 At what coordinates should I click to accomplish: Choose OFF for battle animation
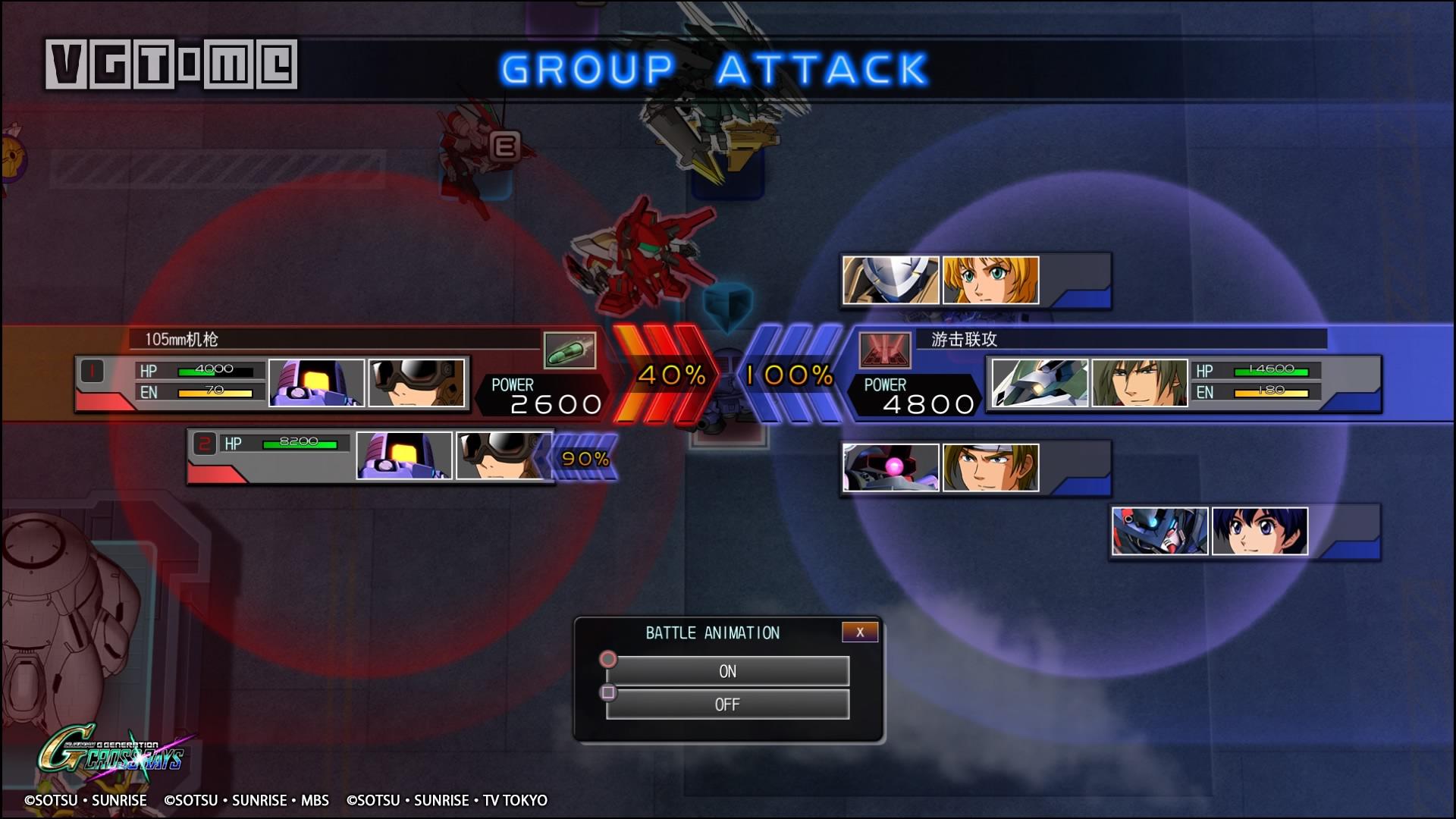click(x=727, y=704)
